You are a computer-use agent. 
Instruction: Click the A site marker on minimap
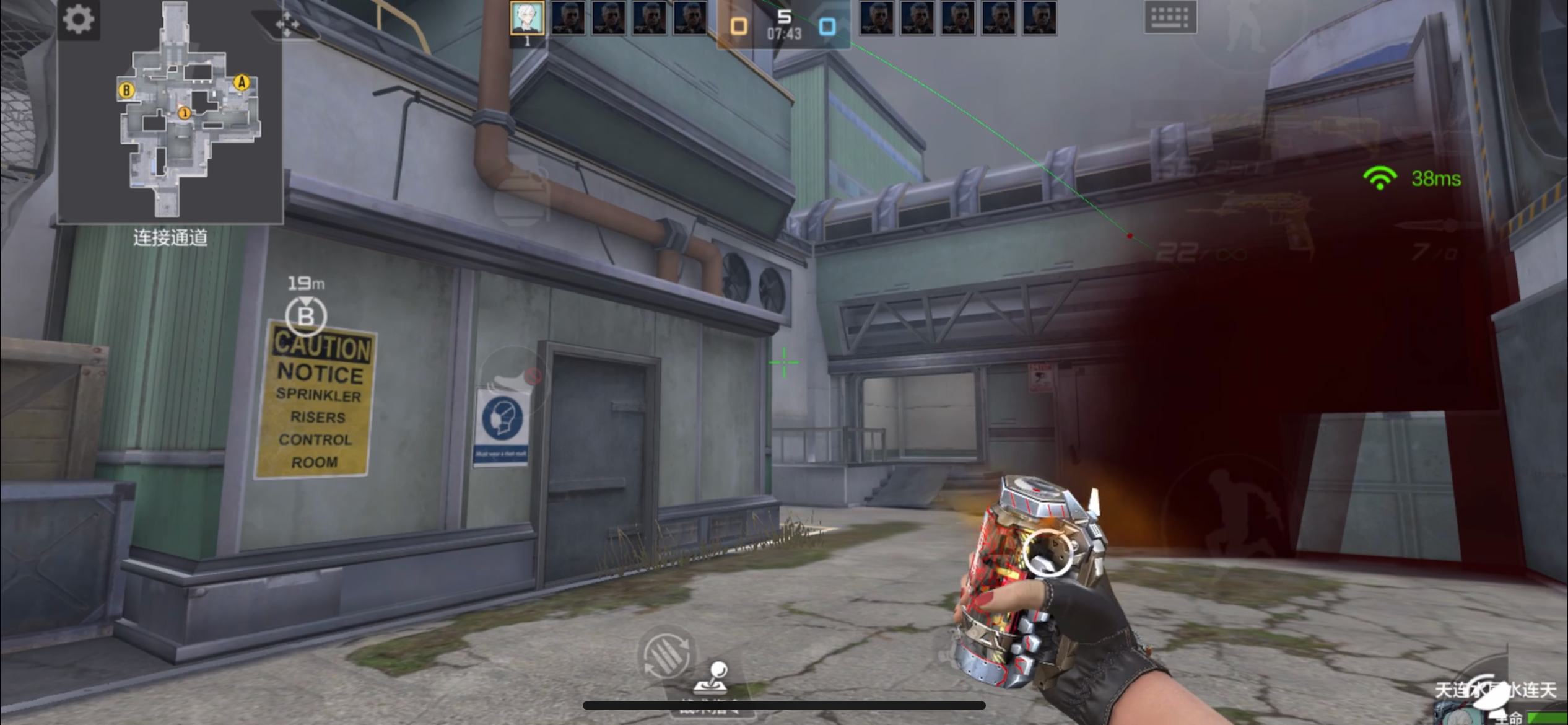pyautogui.click(x=242, y=82)
